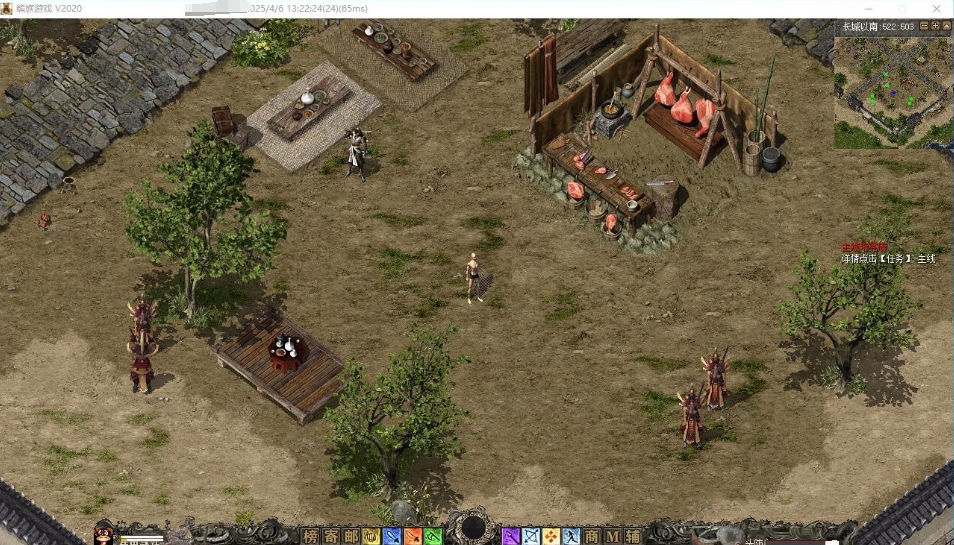Image resolution: width=954 pixels, height=545 pixels.
Task: Open the main quest tracker text
Action: pos(888,258)
